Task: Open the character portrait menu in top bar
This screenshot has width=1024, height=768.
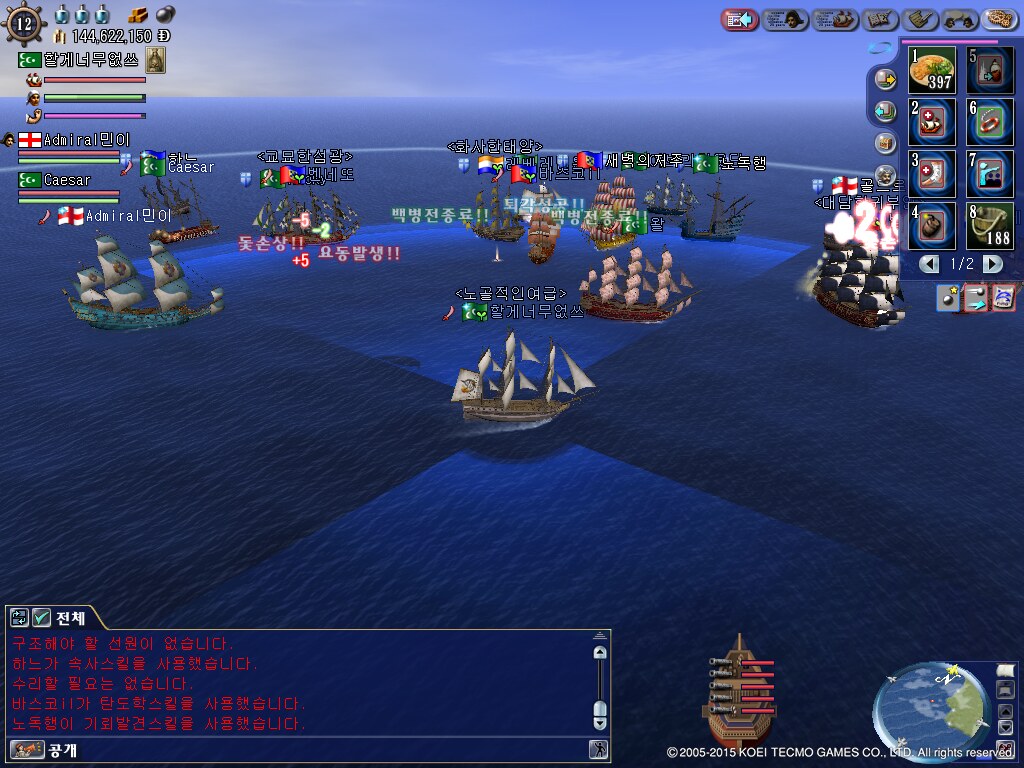Action: click(x=786, y=19)
